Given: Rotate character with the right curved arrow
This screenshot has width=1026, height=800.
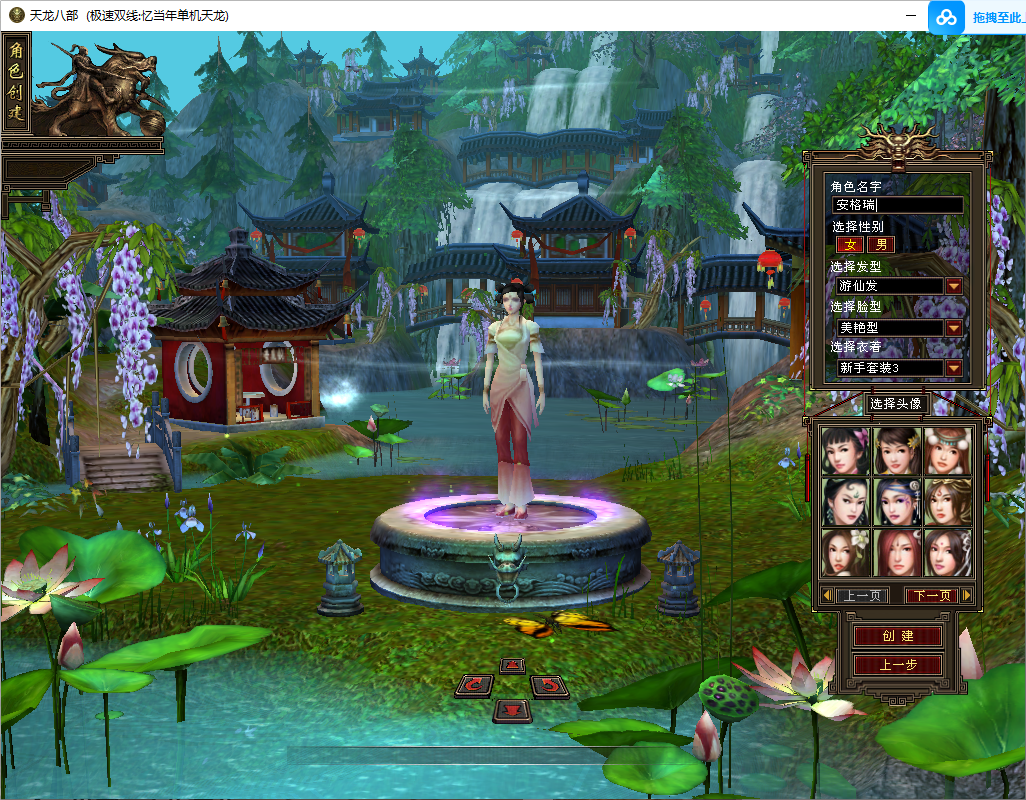Looking at the screenshot, I should (549, 685).
